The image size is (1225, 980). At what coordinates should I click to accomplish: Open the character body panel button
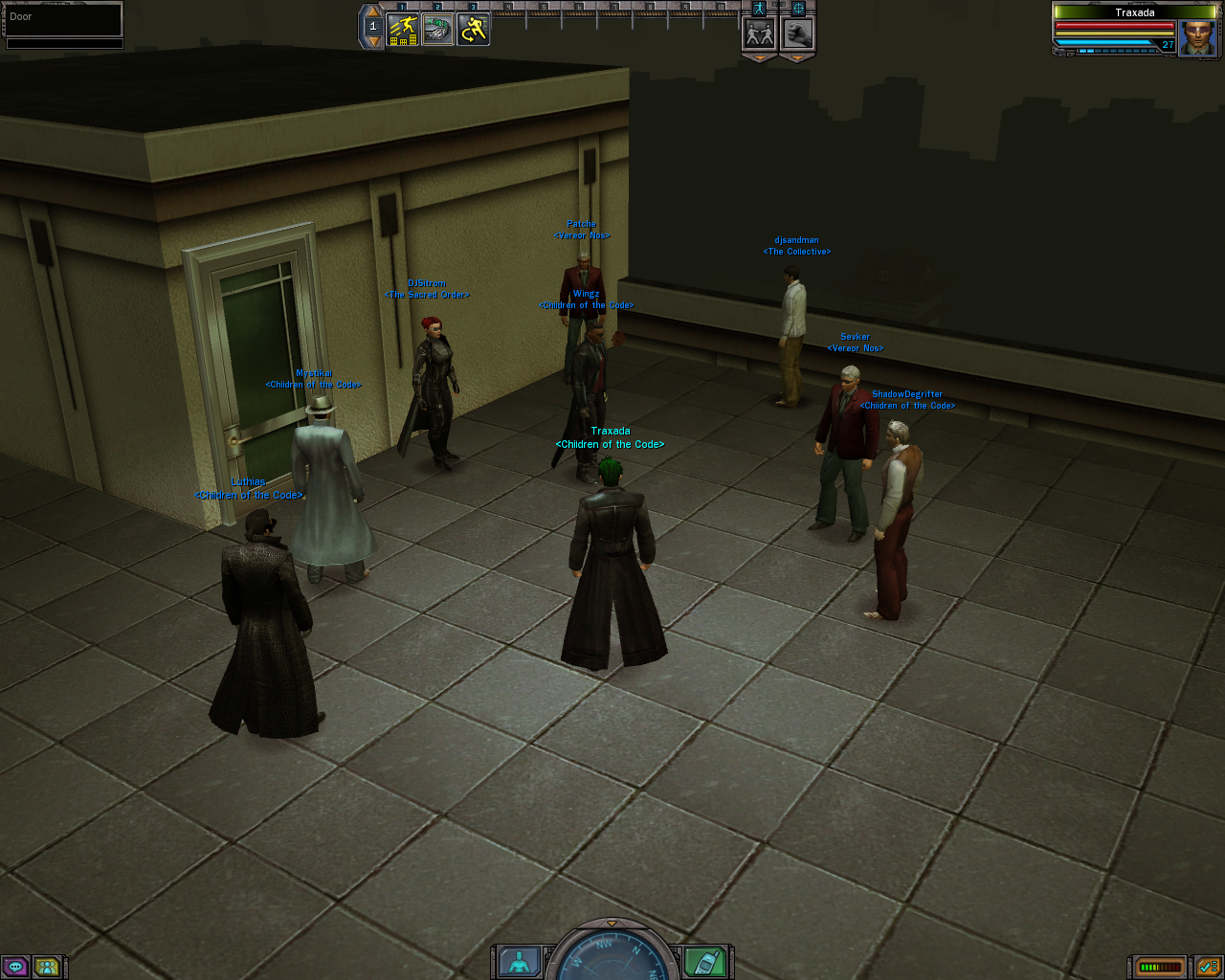pyautogui.click(x=520, y=963)
